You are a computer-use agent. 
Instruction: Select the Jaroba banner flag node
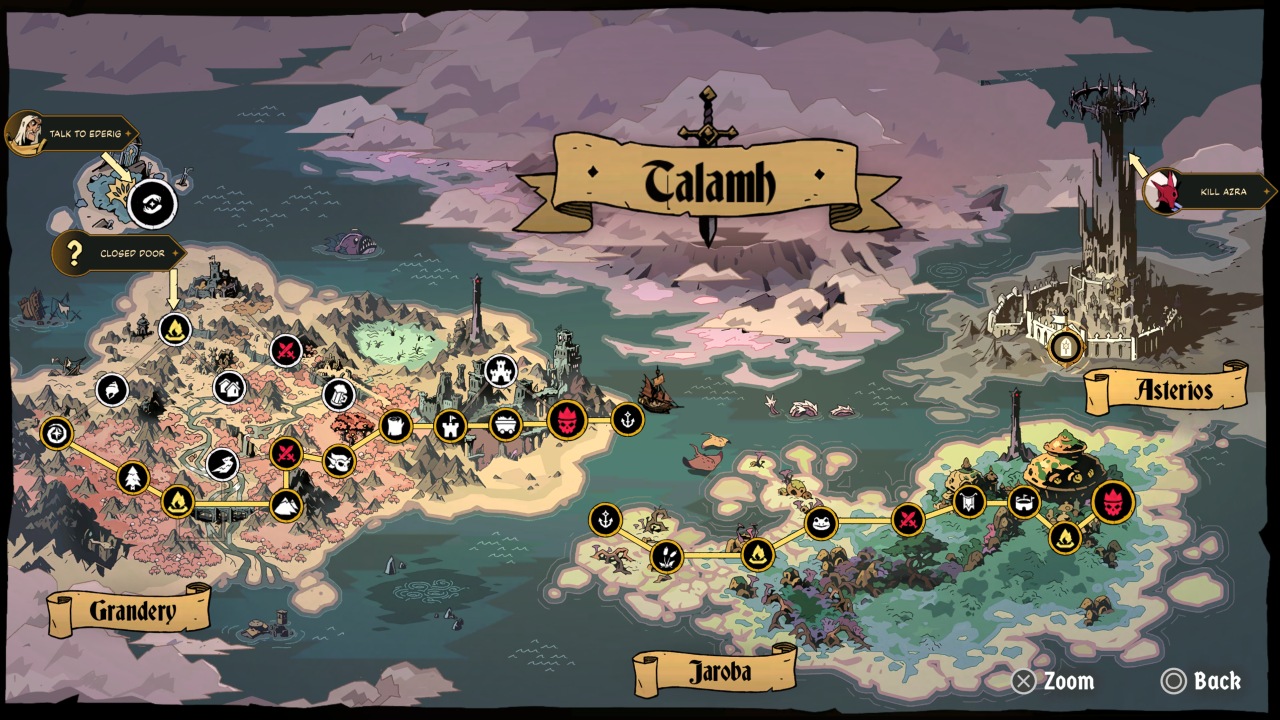(x=969, y=501)
